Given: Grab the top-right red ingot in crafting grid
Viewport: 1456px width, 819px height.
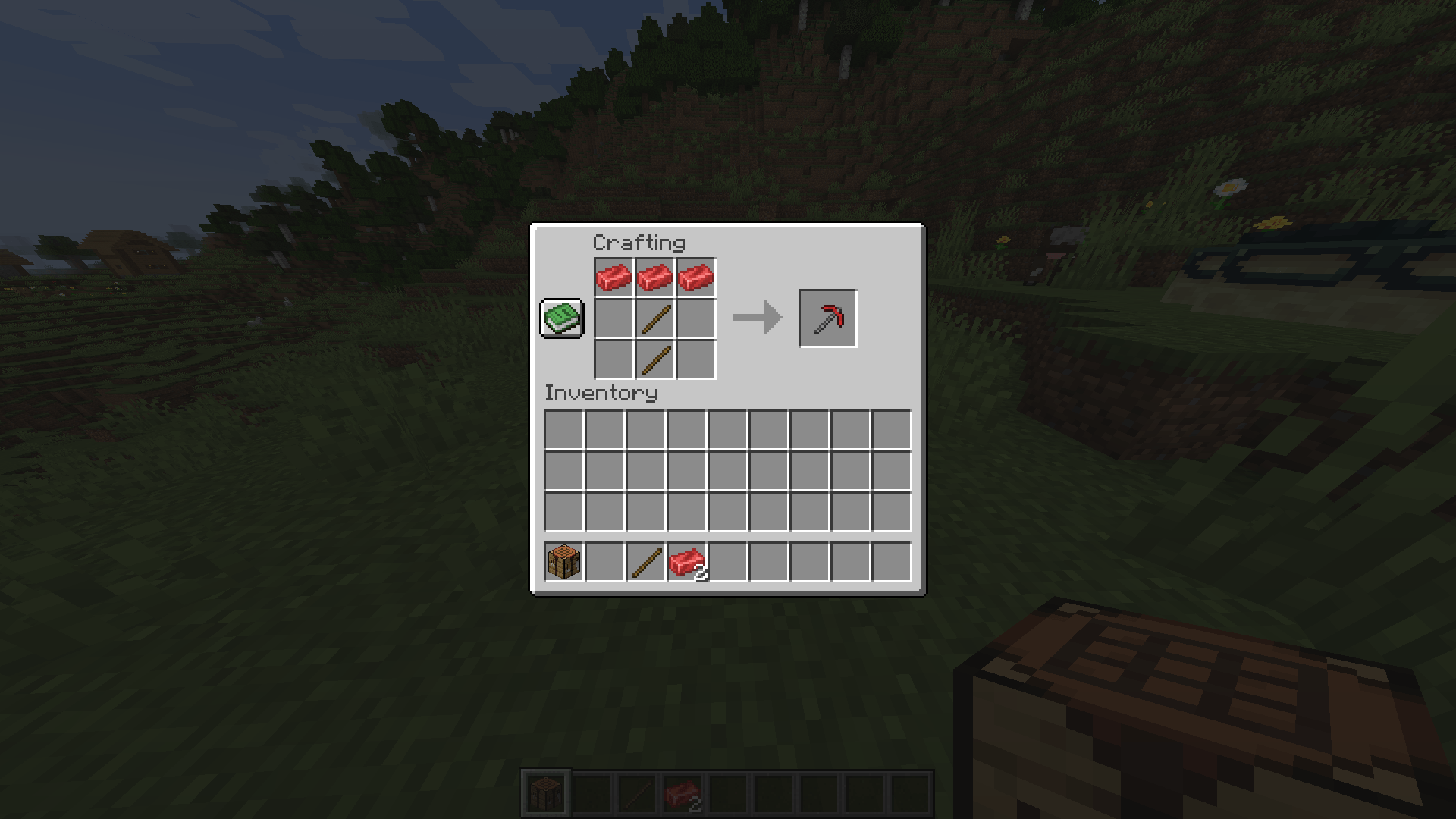Looking at the screenshot, I should click(695, 275).
